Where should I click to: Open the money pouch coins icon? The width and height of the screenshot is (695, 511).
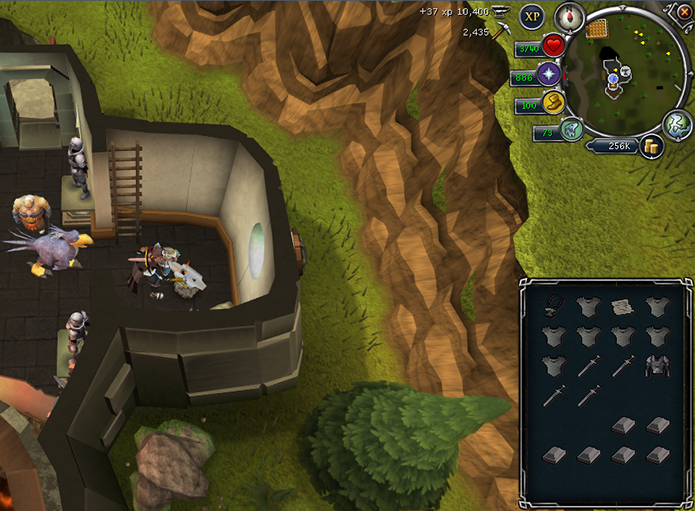point(652,147)
